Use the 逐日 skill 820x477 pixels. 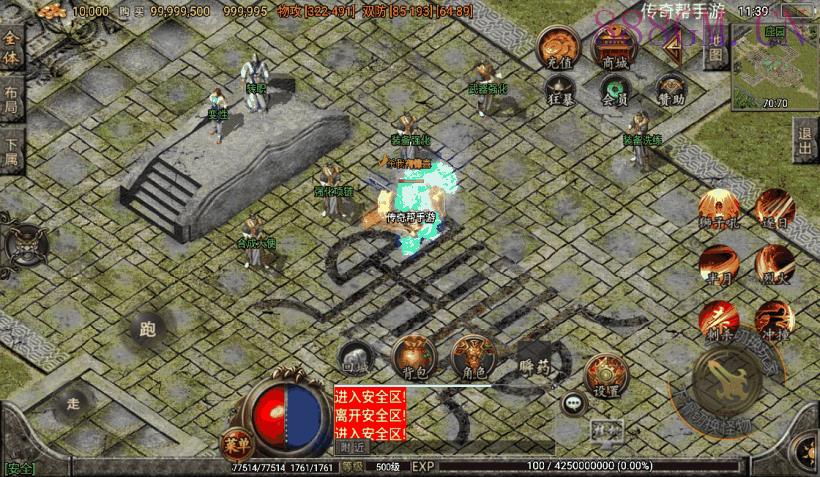coord(774,210)
